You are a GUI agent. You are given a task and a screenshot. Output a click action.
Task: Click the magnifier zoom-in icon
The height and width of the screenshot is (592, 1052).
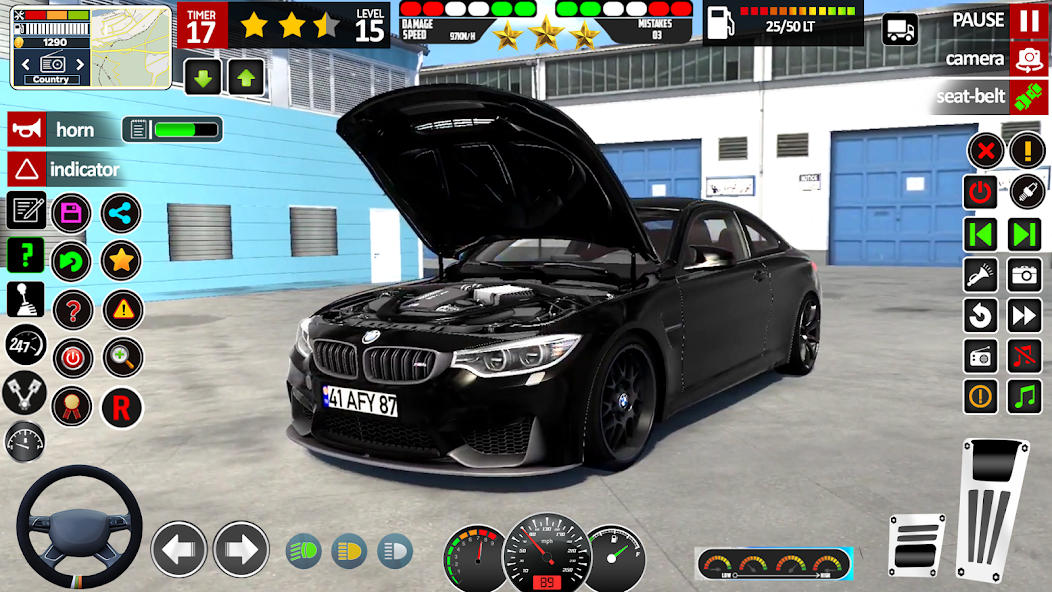click(x=121, y=357)
